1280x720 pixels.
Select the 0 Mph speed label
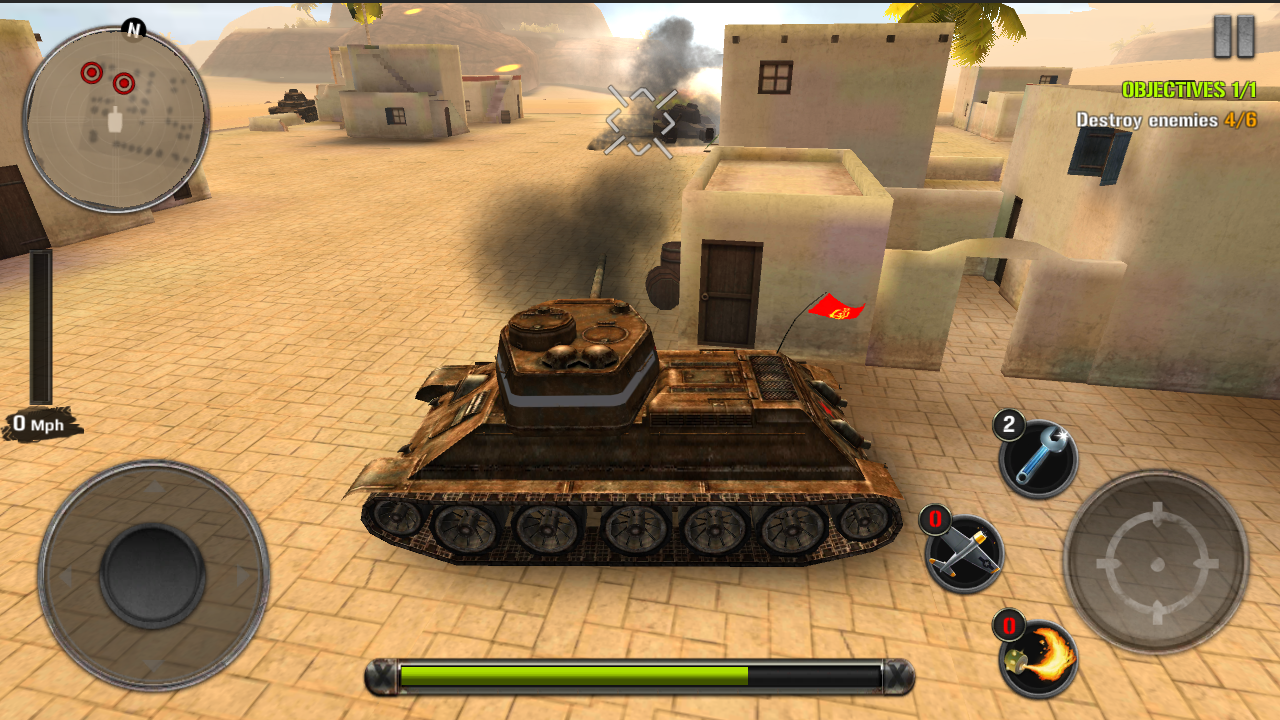click(x=38, y=424)
